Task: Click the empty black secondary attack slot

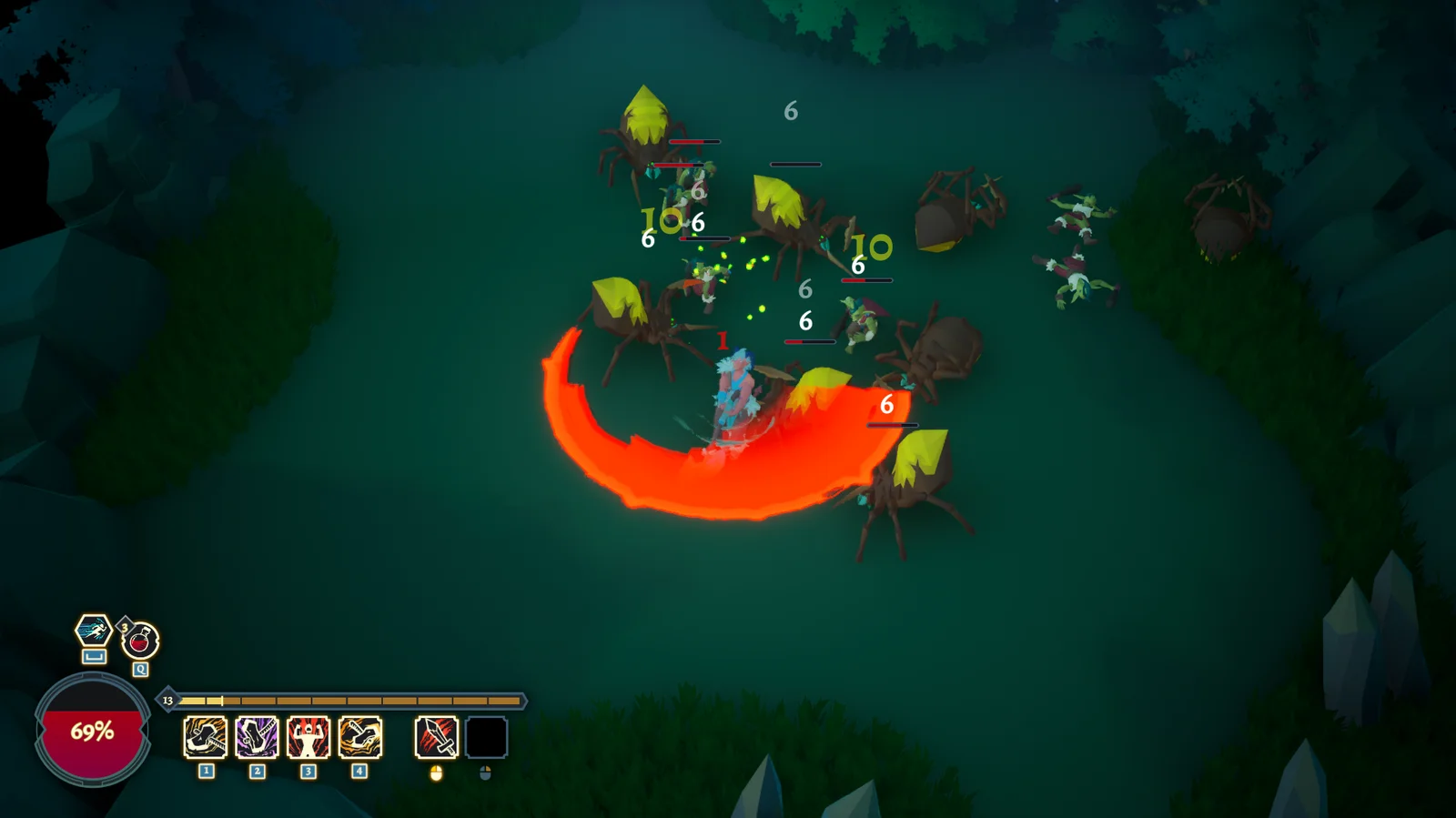Action: pyautogui.click(x=486, y=737)
